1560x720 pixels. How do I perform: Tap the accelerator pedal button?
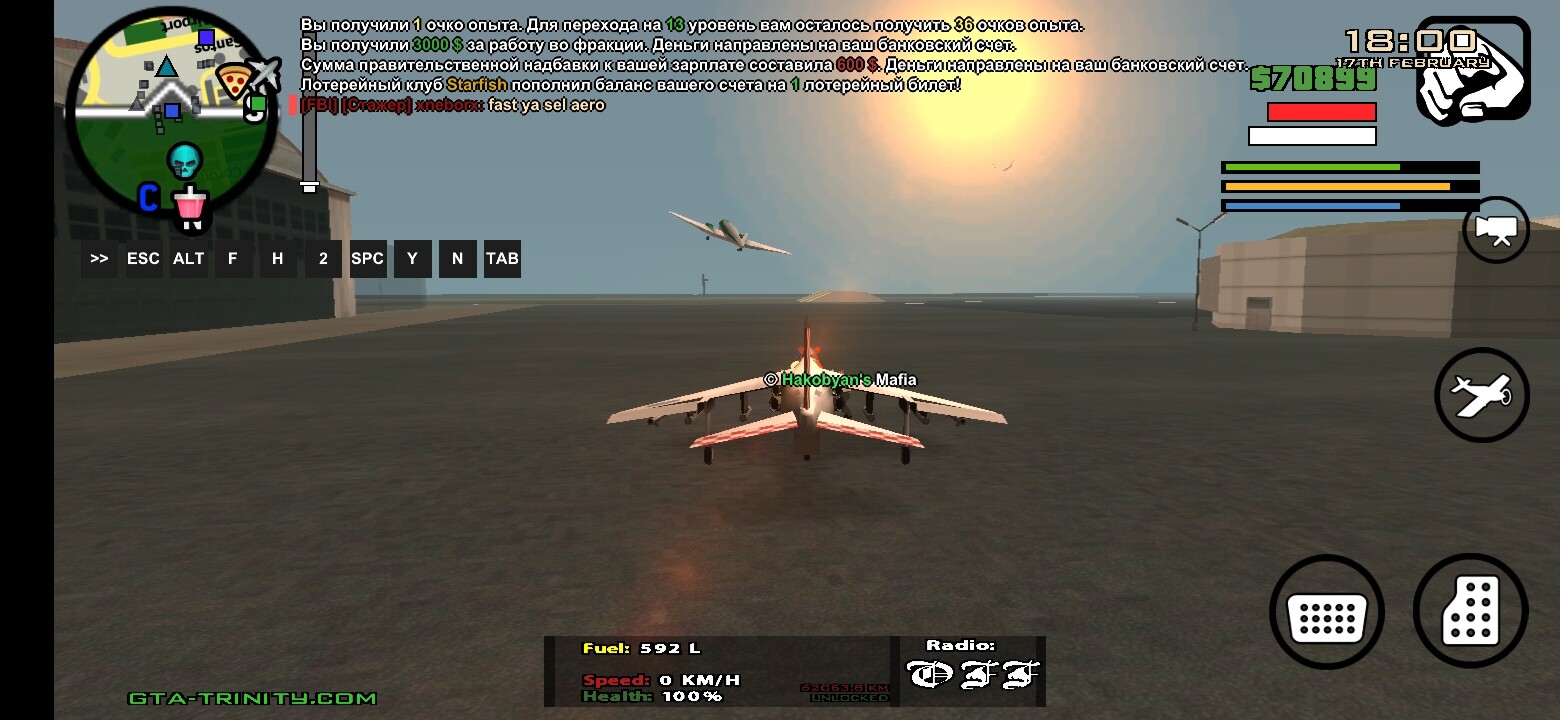[1470, 610]
